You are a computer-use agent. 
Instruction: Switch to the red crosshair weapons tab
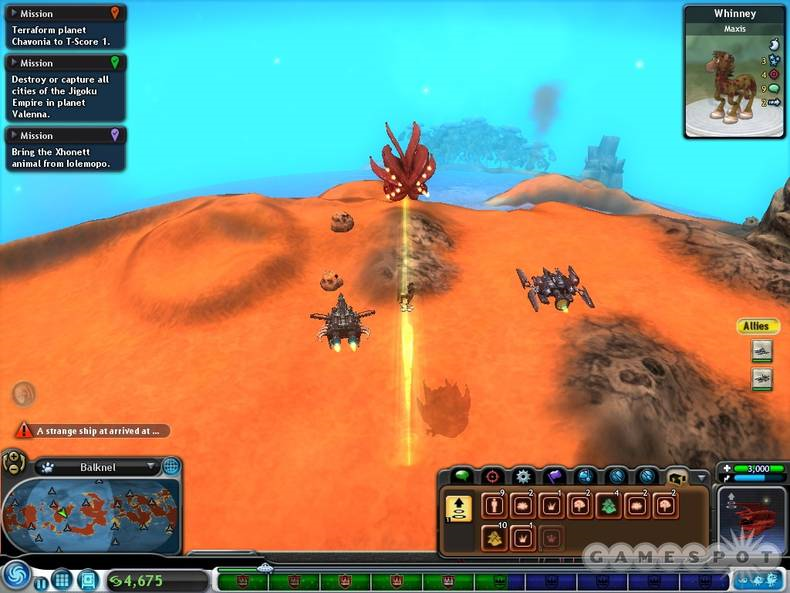(x=492, y=476)
